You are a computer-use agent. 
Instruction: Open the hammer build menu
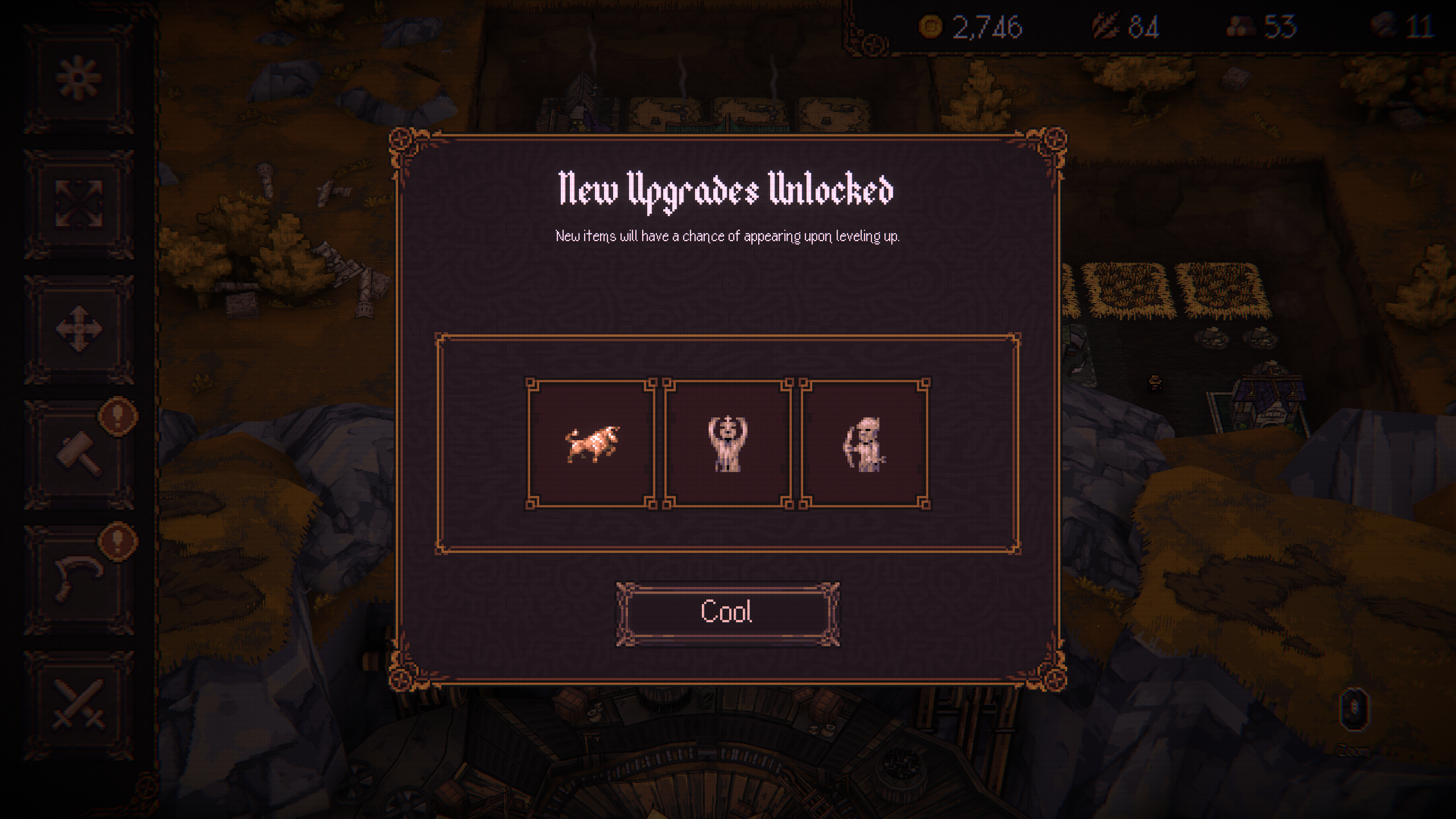(79, 454)
